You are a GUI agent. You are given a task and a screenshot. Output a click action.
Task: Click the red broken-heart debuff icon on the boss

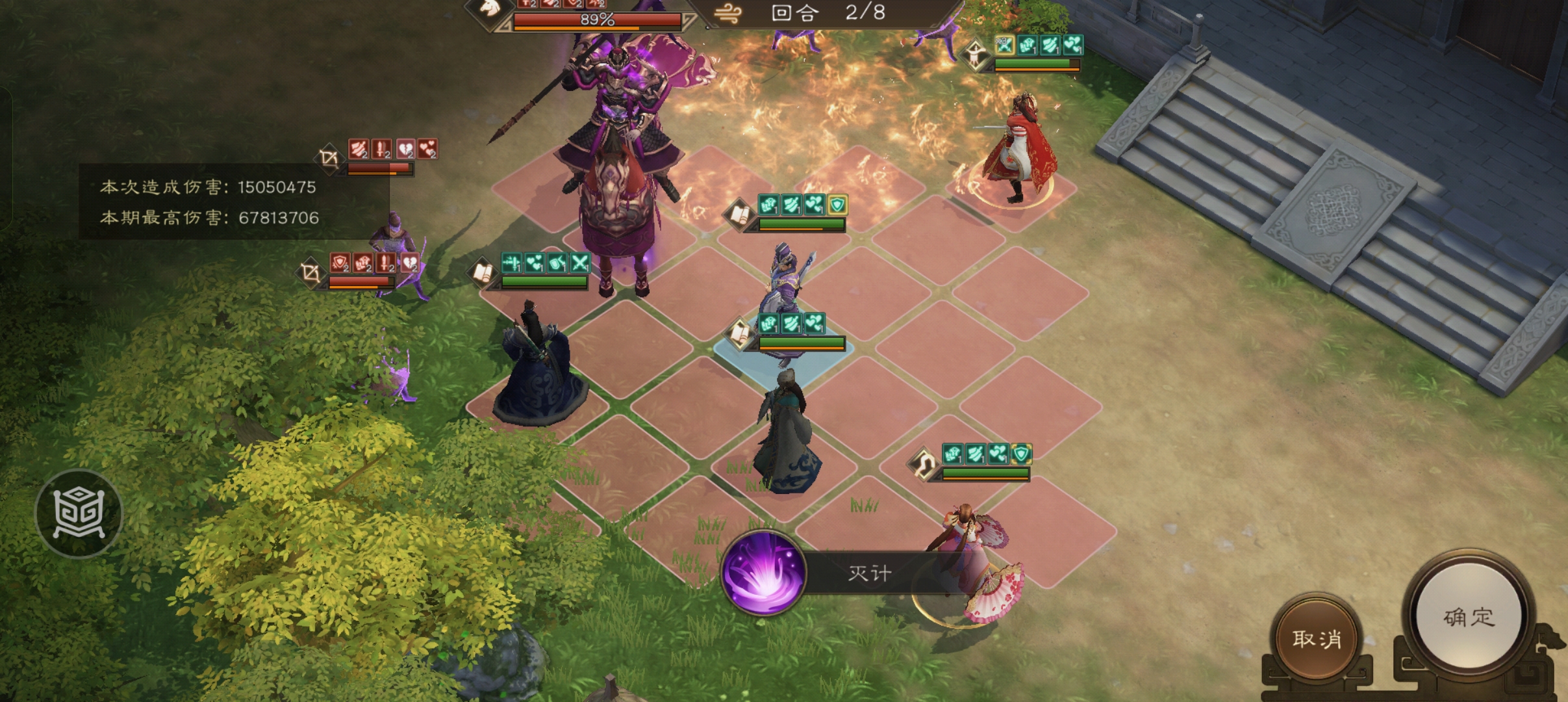click(572, 5)
